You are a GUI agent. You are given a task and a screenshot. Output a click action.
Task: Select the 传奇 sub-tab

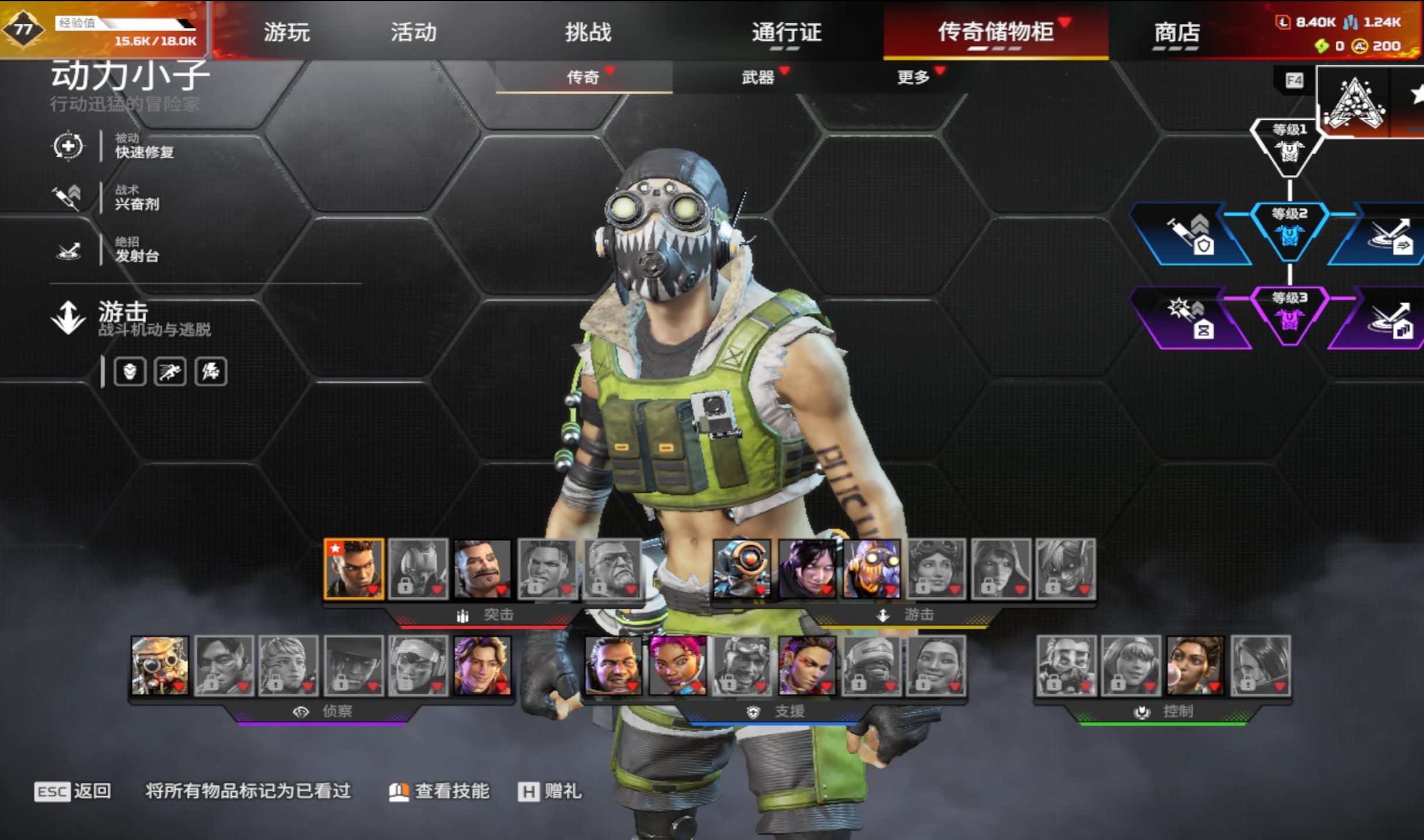583,77
